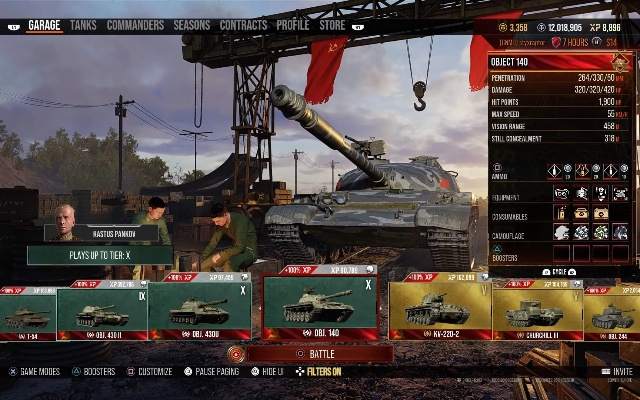Select the Garage tab
640x400 pixels.
click(44, 25)
